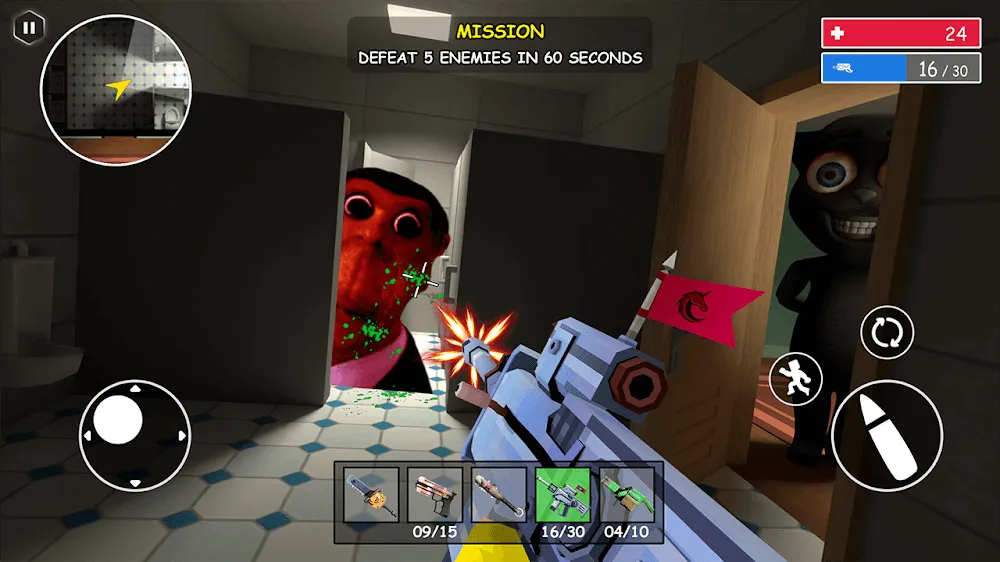Select the green gun slot

pyautogui.click(x=627, y=494)
